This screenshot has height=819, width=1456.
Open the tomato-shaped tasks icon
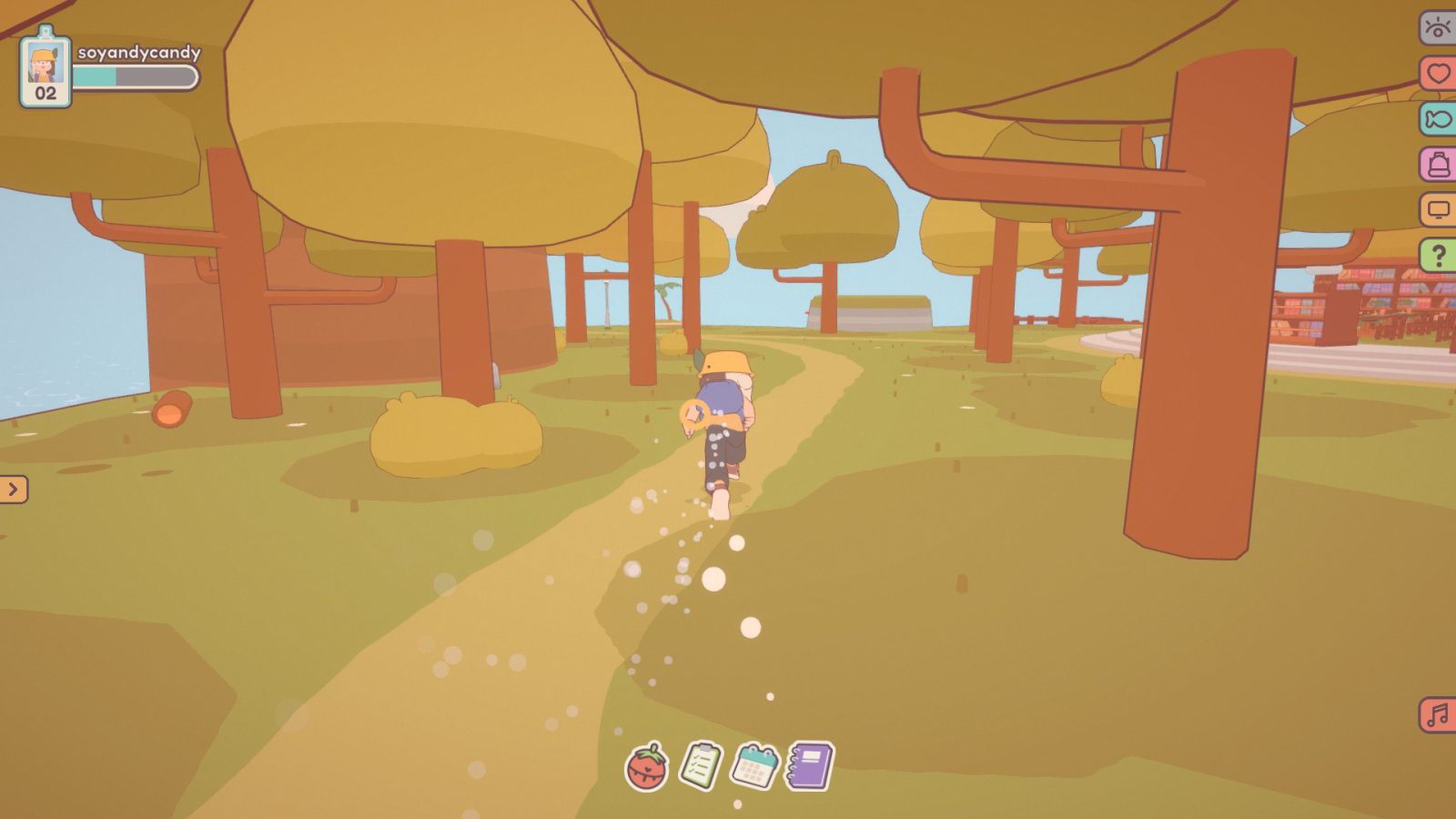pos(647,769)
